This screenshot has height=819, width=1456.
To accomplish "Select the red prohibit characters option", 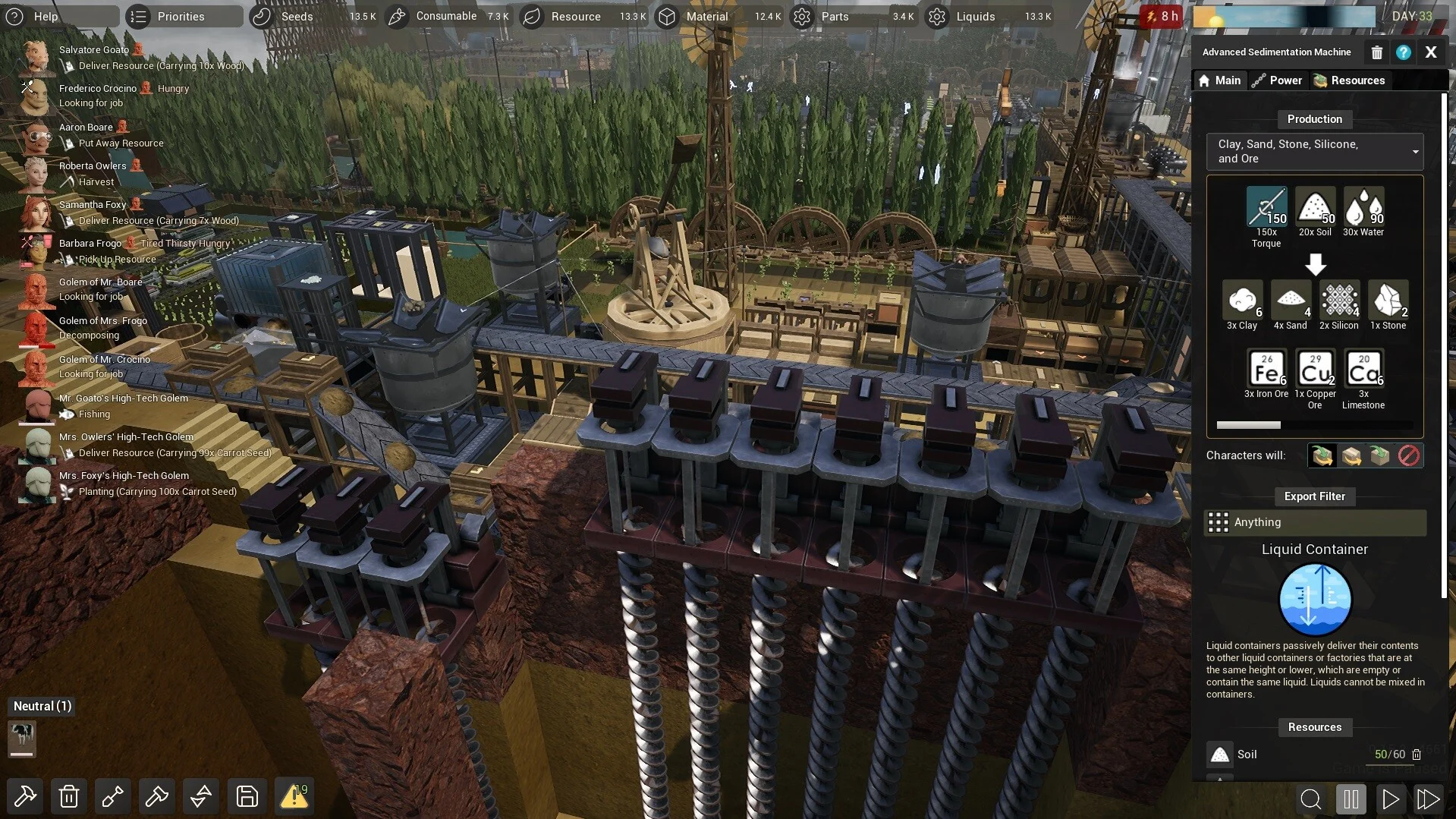I will click(x=1408, y=455).
